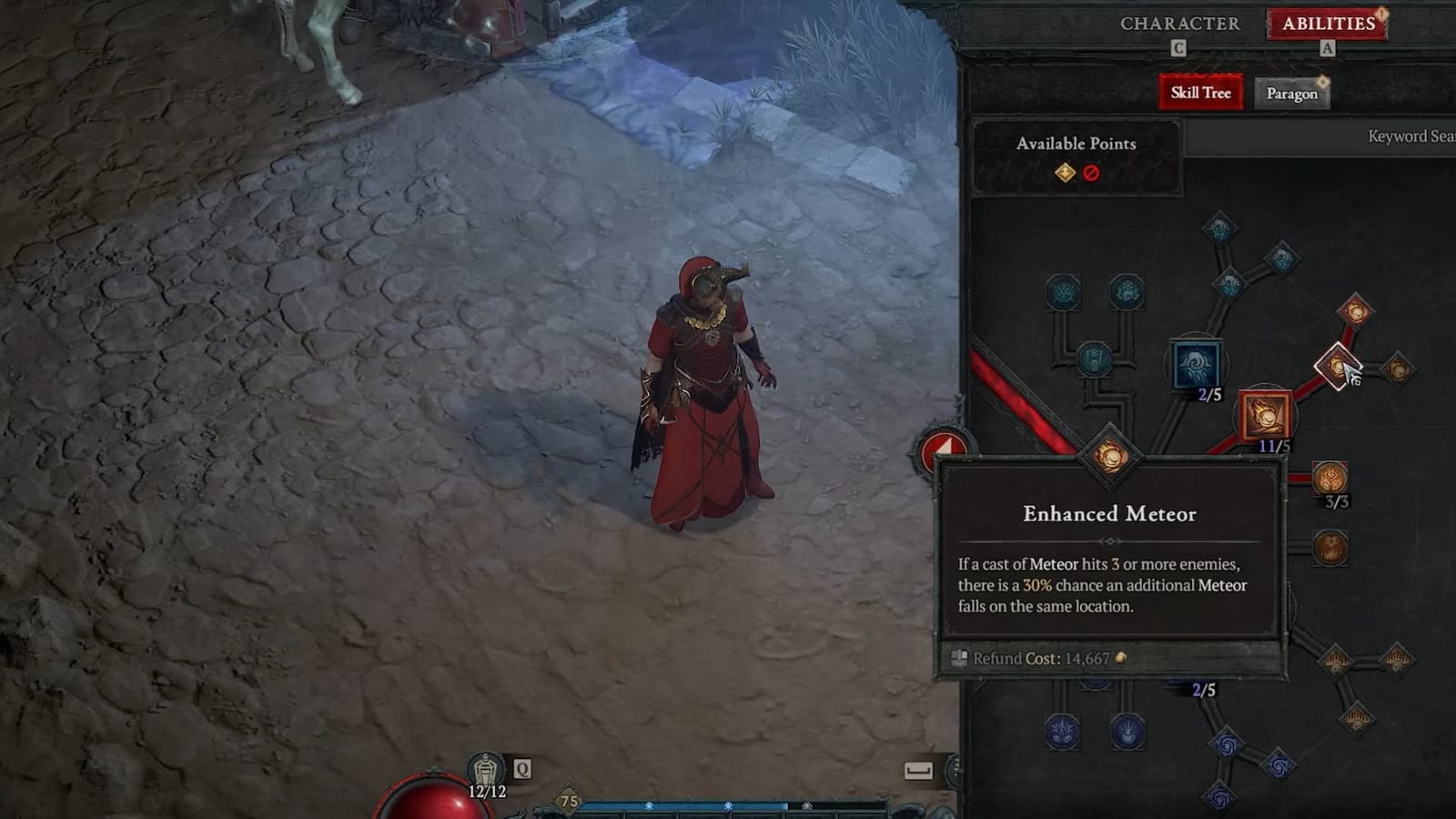Select the Enhanced Meteor diamond node
This screenshot has height=819, width=1456.
(x=1112, y=457)
